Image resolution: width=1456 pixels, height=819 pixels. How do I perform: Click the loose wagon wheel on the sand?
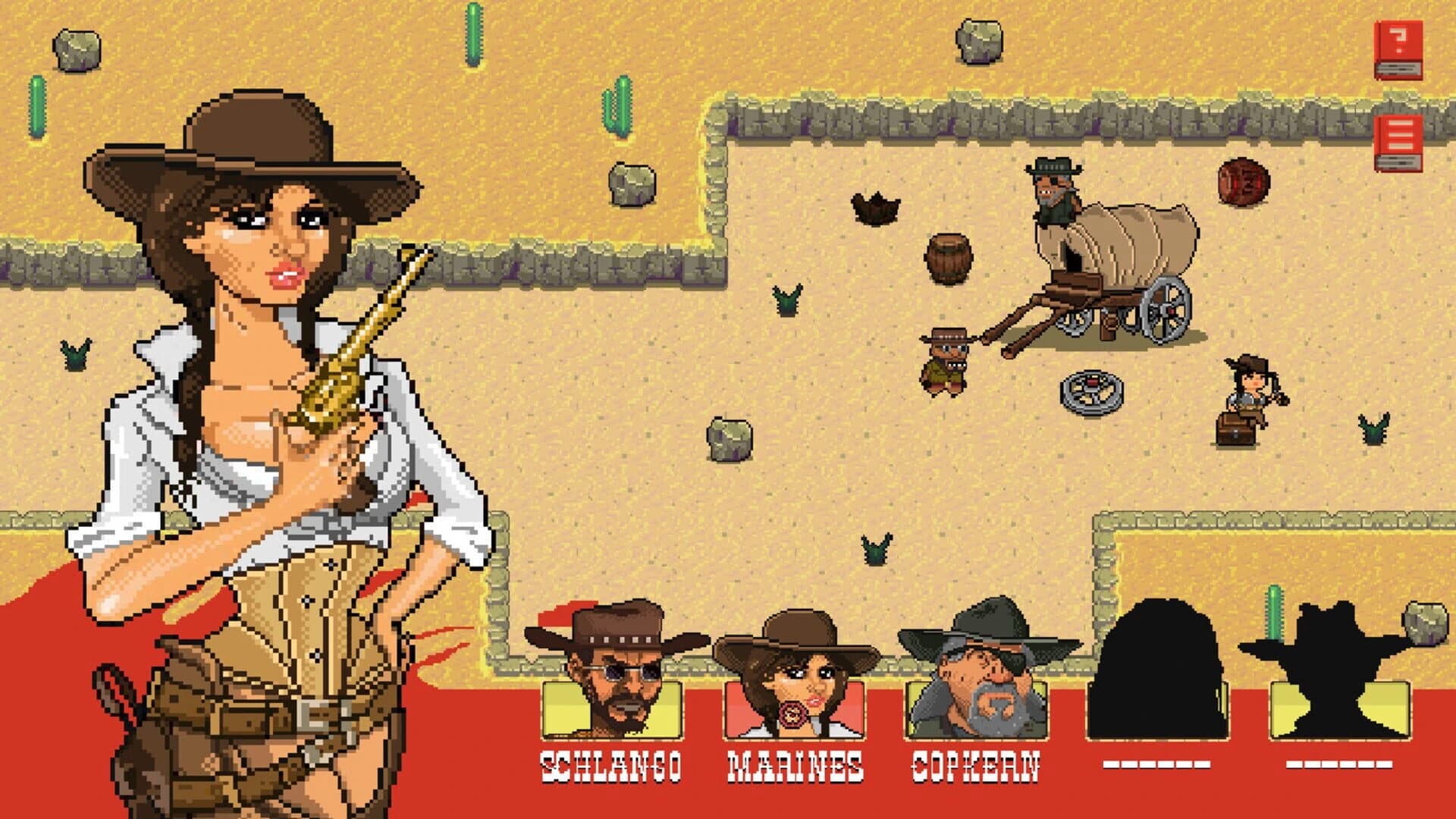1092,391
